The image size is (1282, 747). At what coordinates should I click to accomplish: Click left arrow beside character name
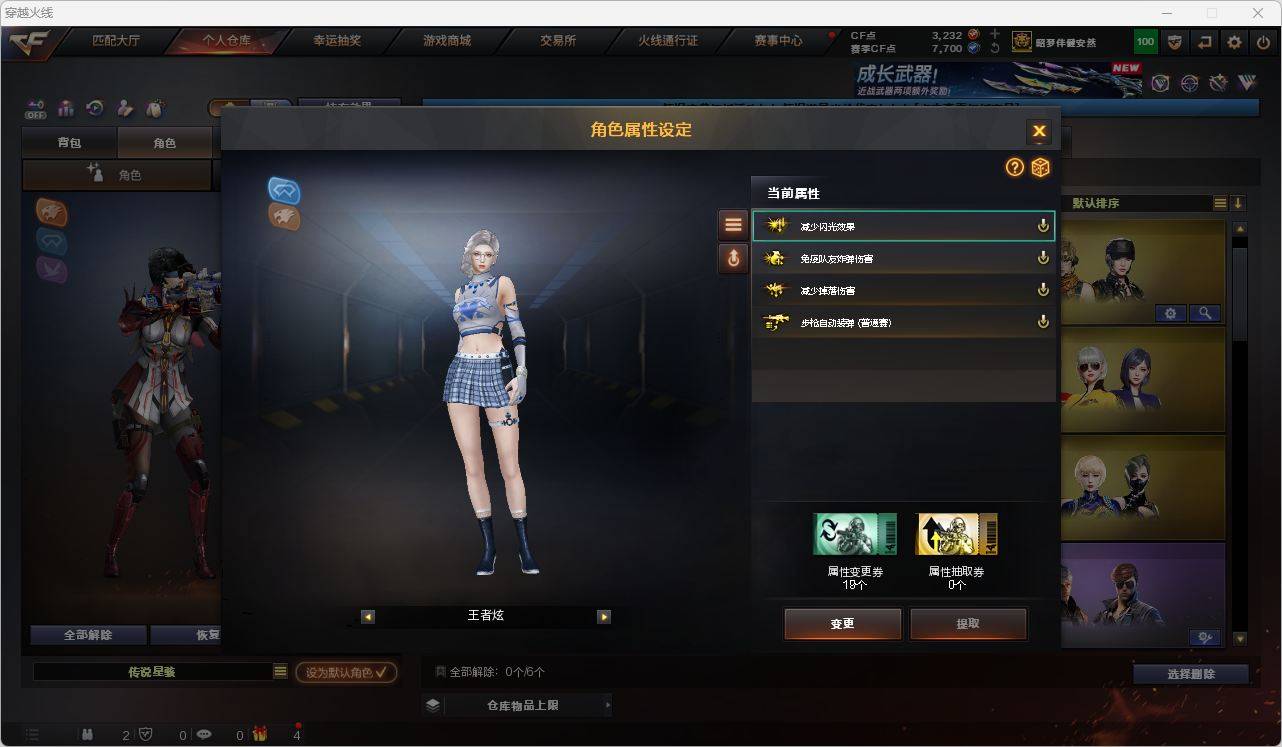366,616
